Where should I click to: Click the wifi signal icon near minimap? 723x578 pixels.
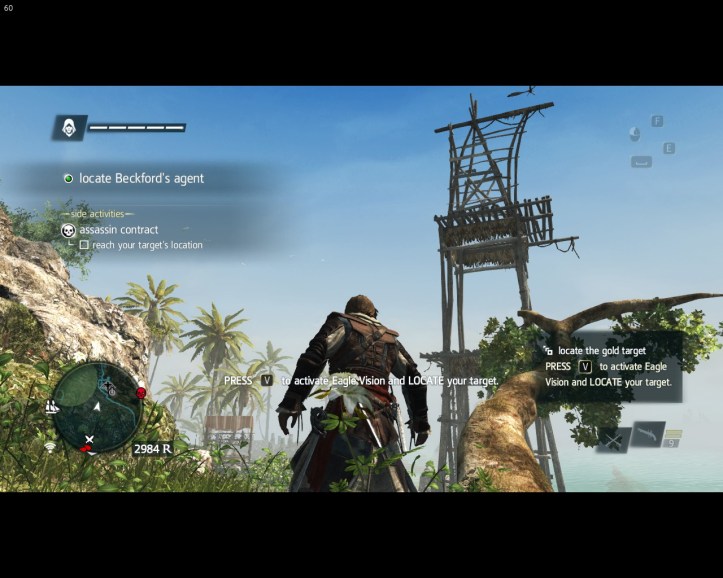49,446
